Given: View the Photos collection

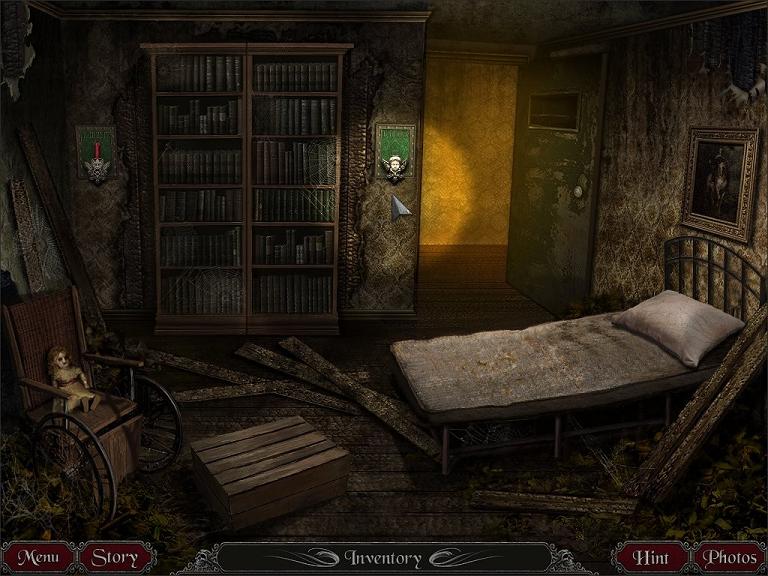Looking at the screenshot, I should tap(729, 557).
